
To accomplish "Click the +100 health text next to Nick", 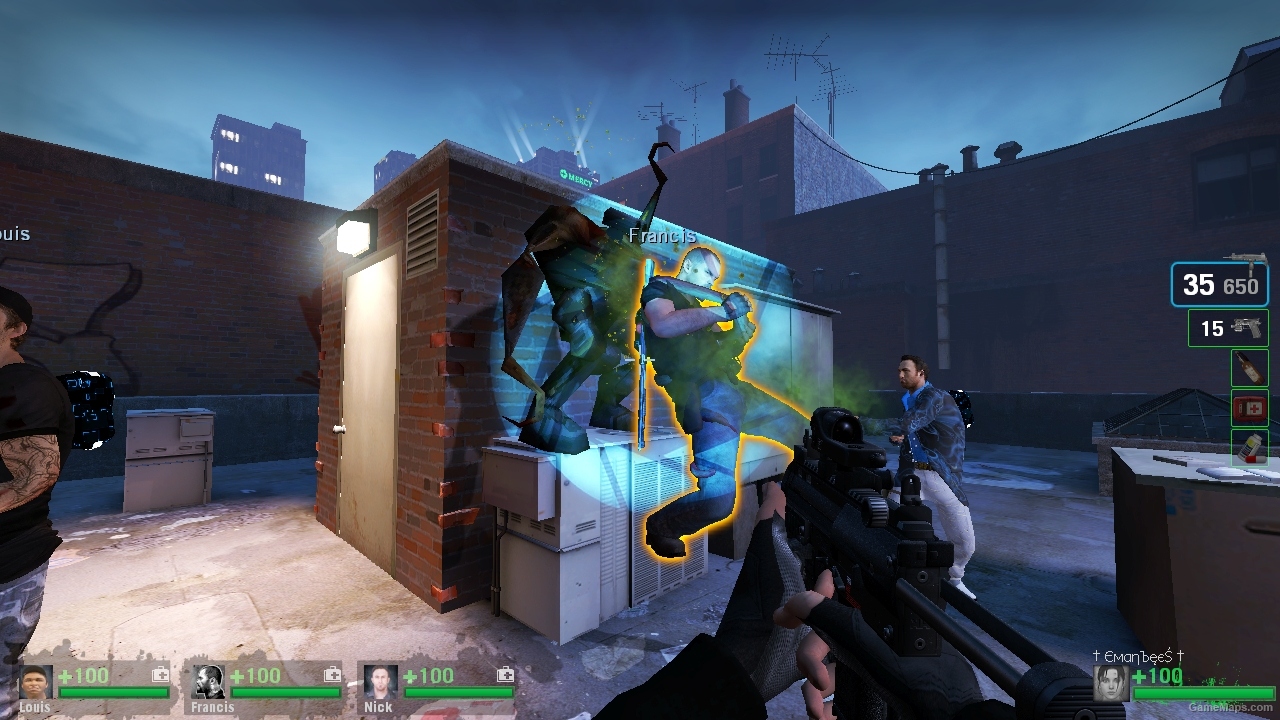I will coord(430,676).
